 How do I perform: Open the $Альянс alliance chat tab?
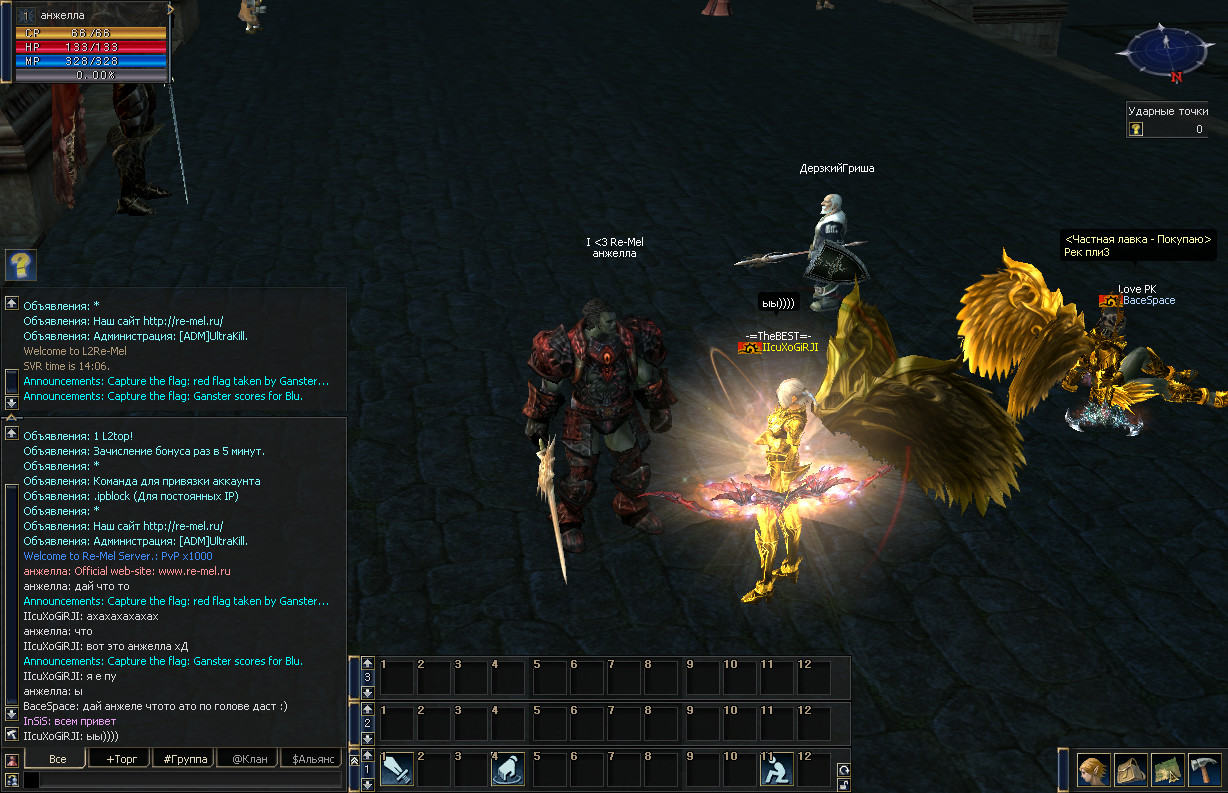[310, 759]
